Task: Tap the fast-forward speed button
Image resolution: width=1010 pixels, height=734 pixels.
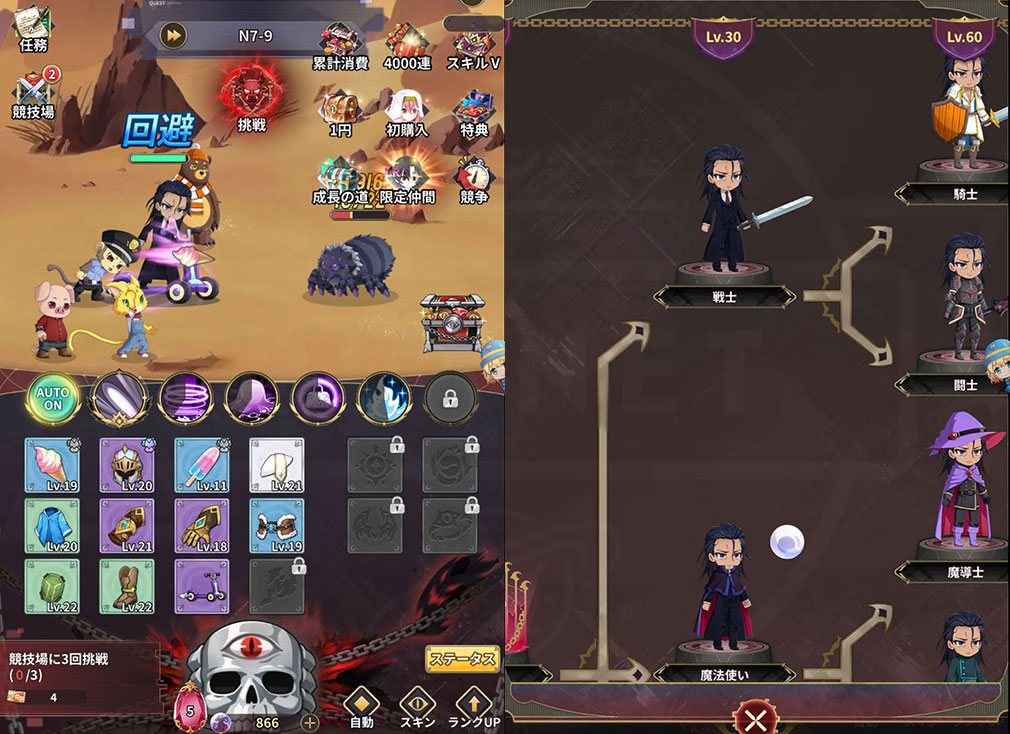Action: click(x=174, y=35)
